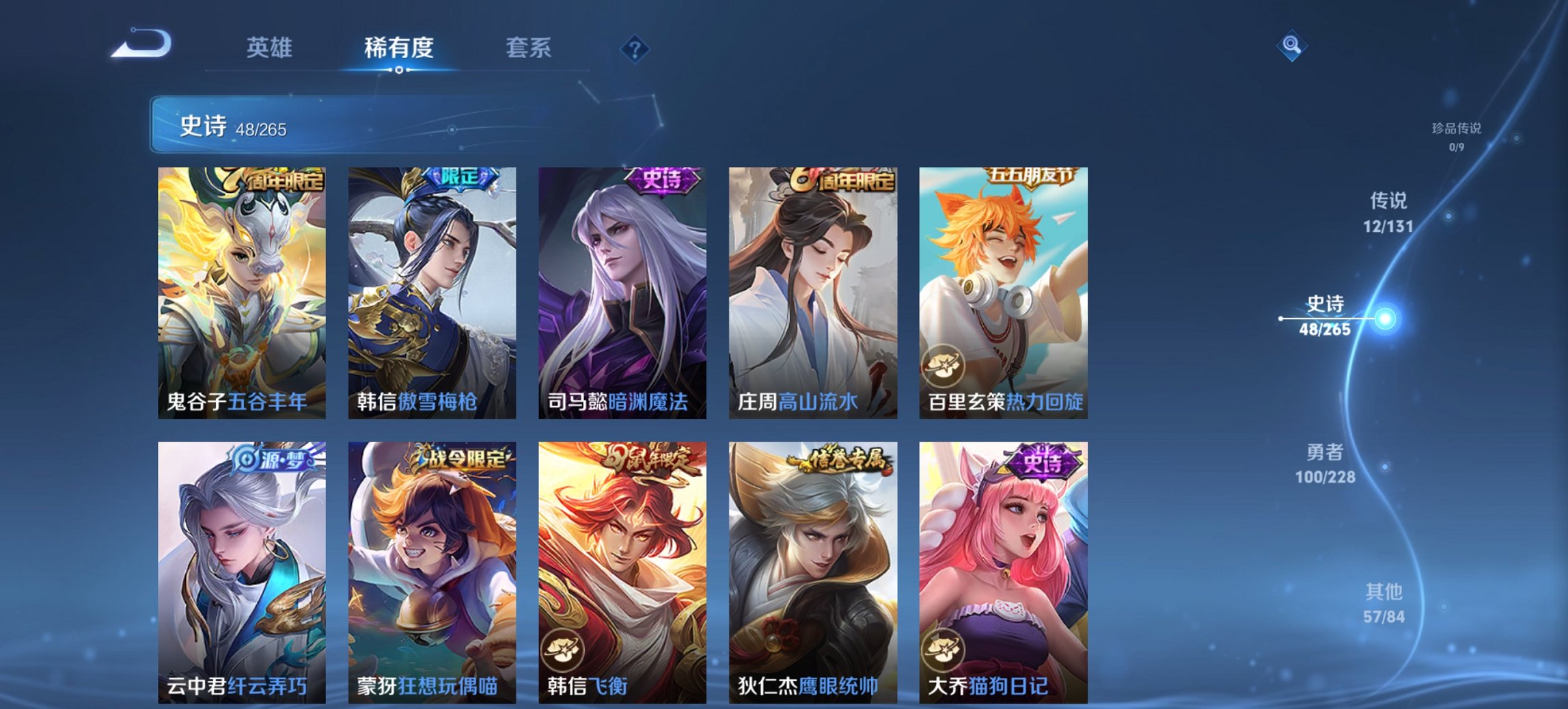Open the 司马懿暗渊魔法 skin thumbnail

coord(622,287)
